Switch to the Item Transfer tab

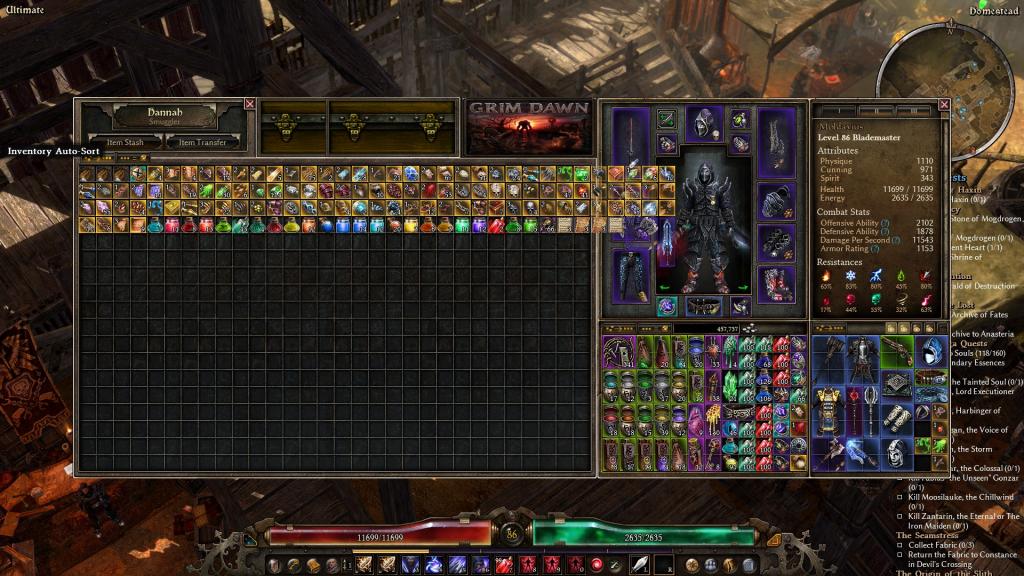click(203, 143)
